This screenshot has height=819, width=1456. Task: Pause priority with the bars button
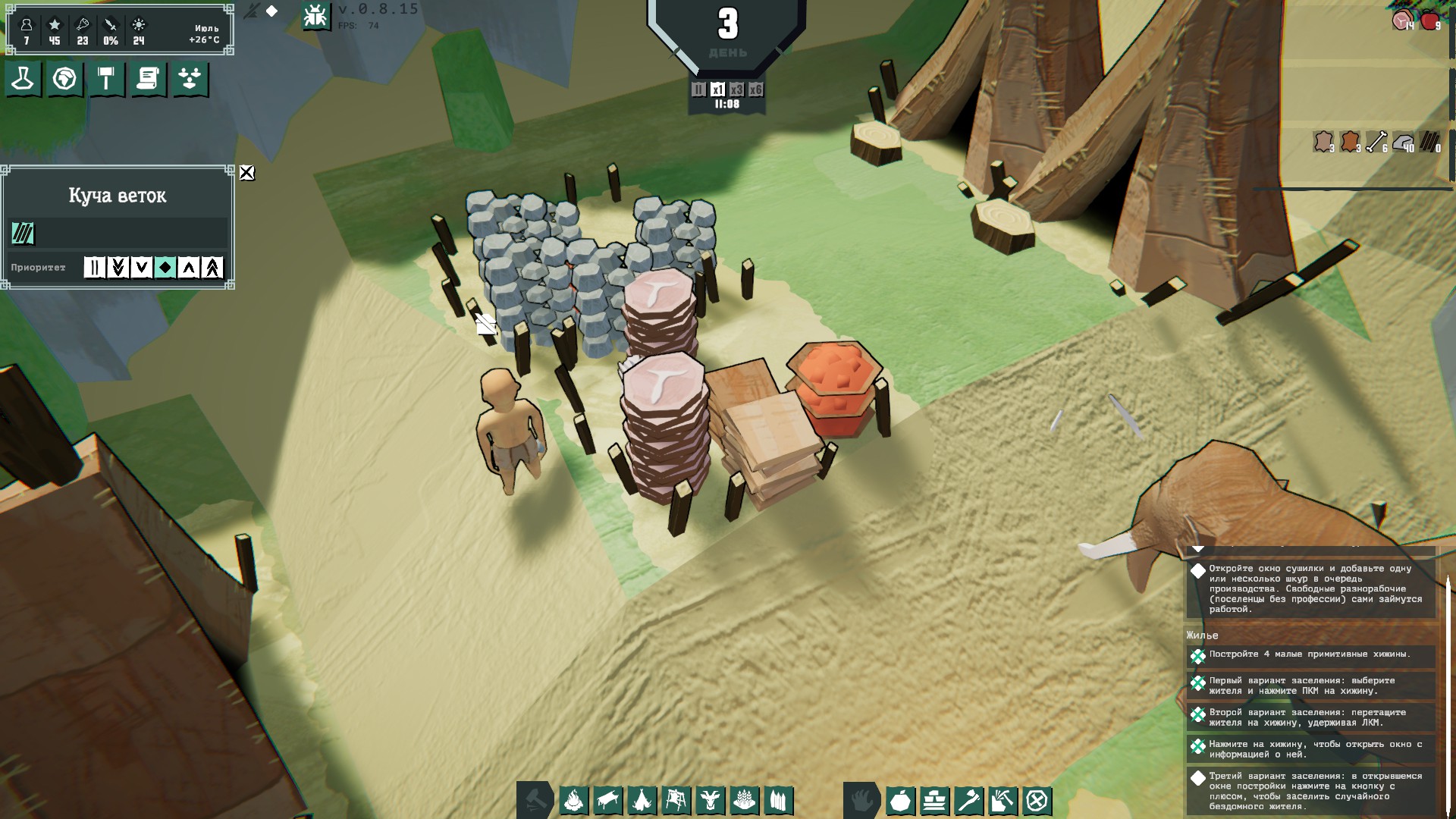tap(94, 267)
